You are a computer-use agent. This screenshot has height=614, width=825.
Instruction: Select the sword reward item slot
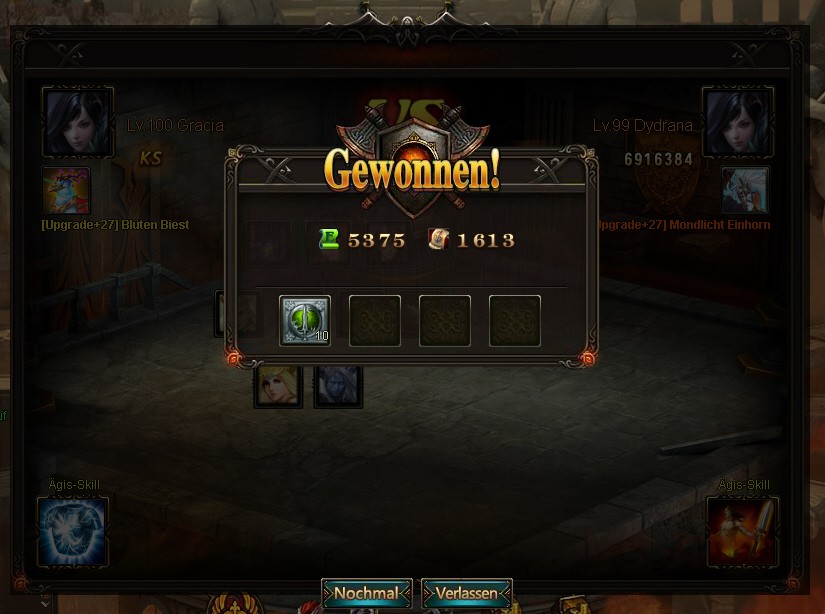click(305, 321)
